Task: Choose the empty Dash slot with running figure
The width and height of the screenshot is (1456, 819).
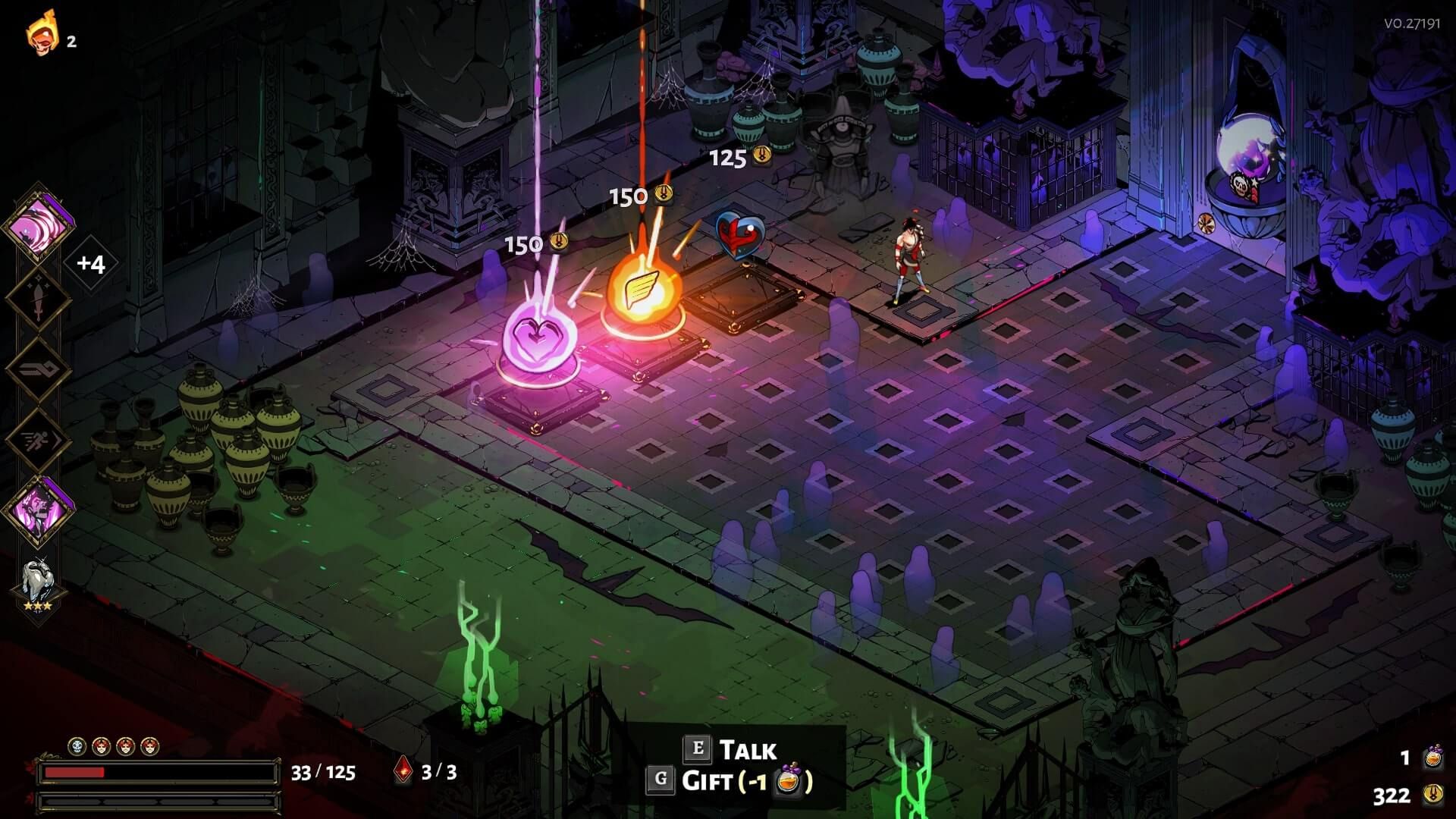Action: [x=39, y=440]
